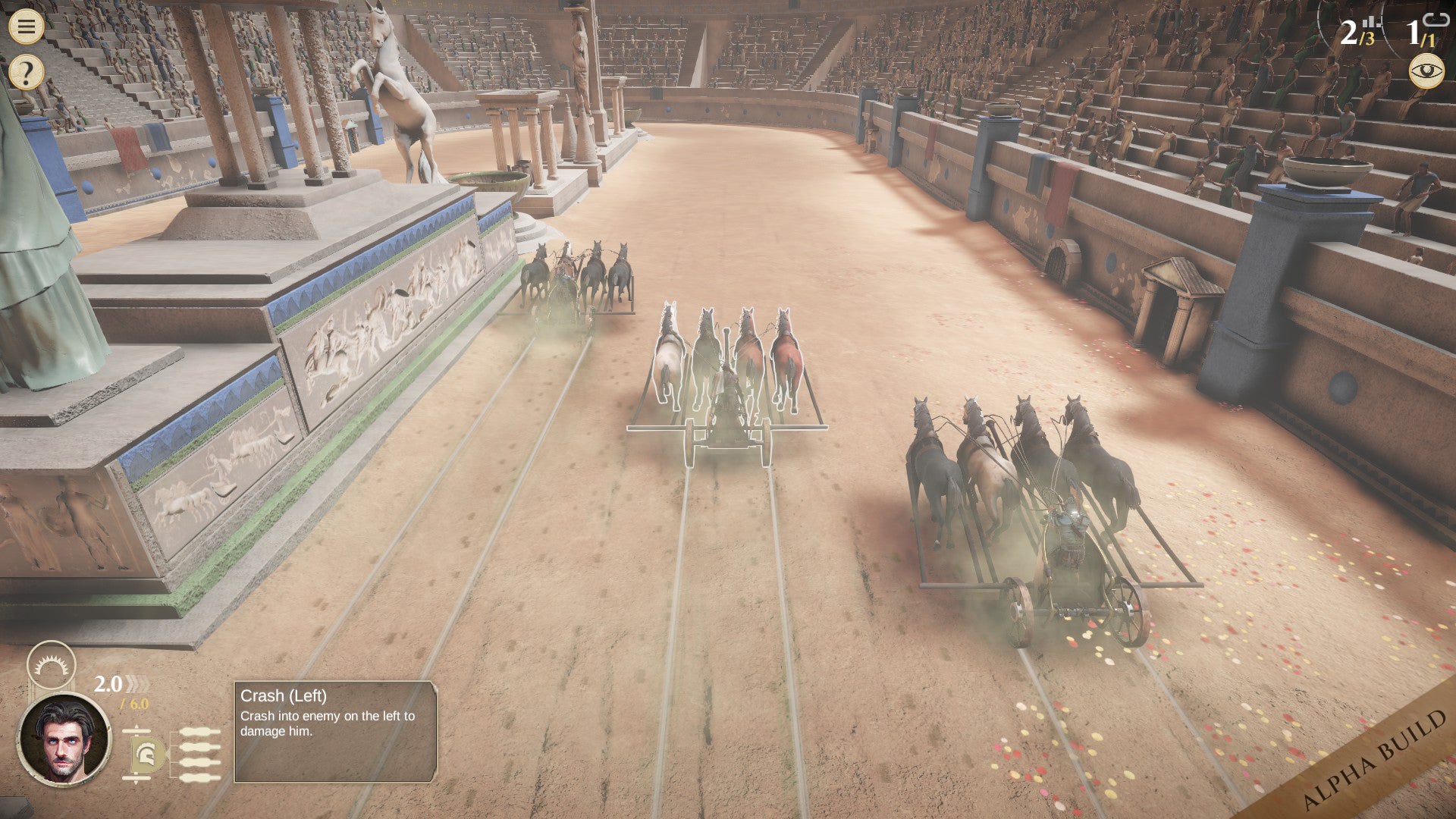The width and height of the screenshot is (1456, 819).
Task: Open the charioteer's portrait
Action: point(65,739)
